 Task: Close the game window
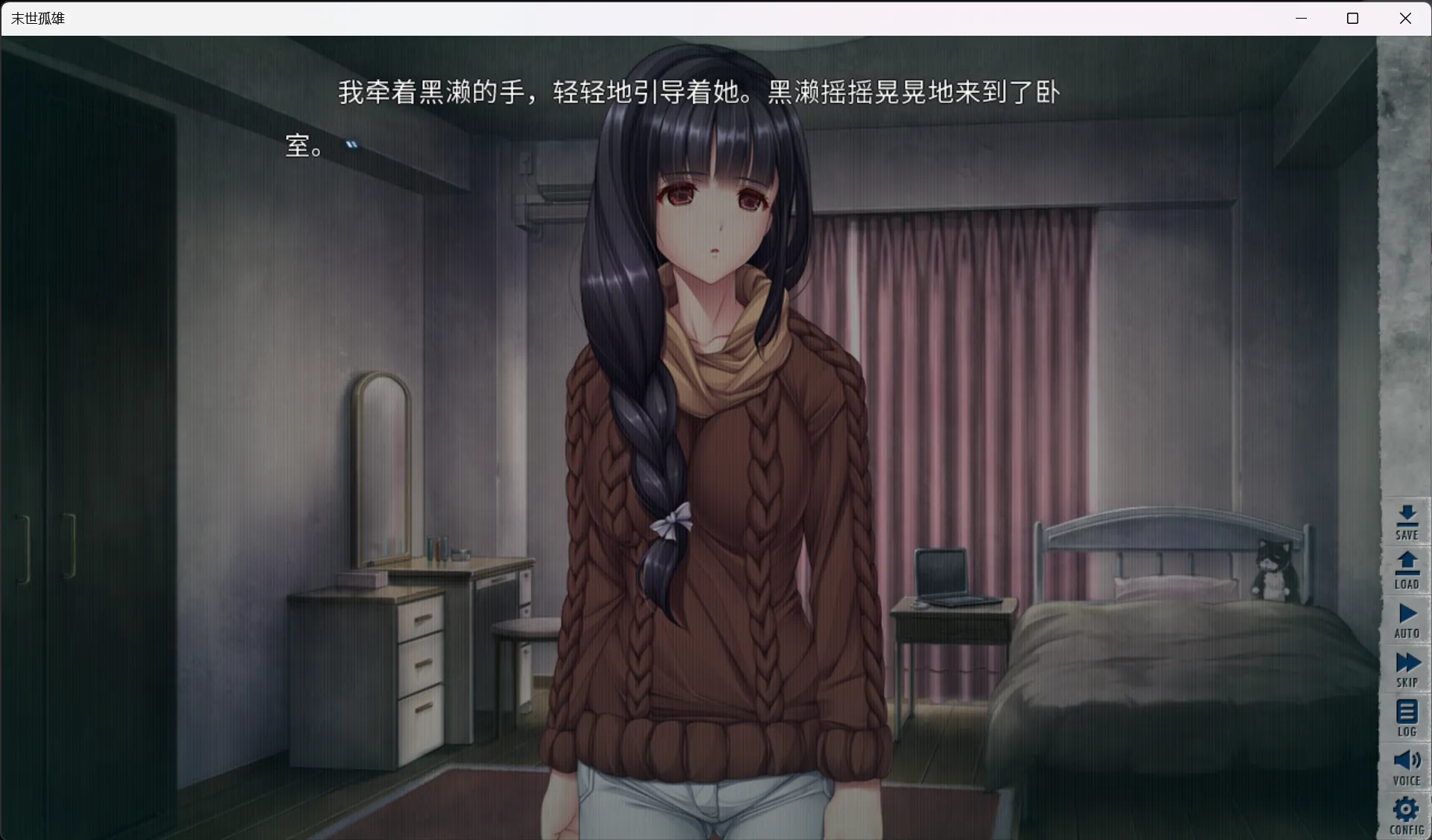(1404, 18)
